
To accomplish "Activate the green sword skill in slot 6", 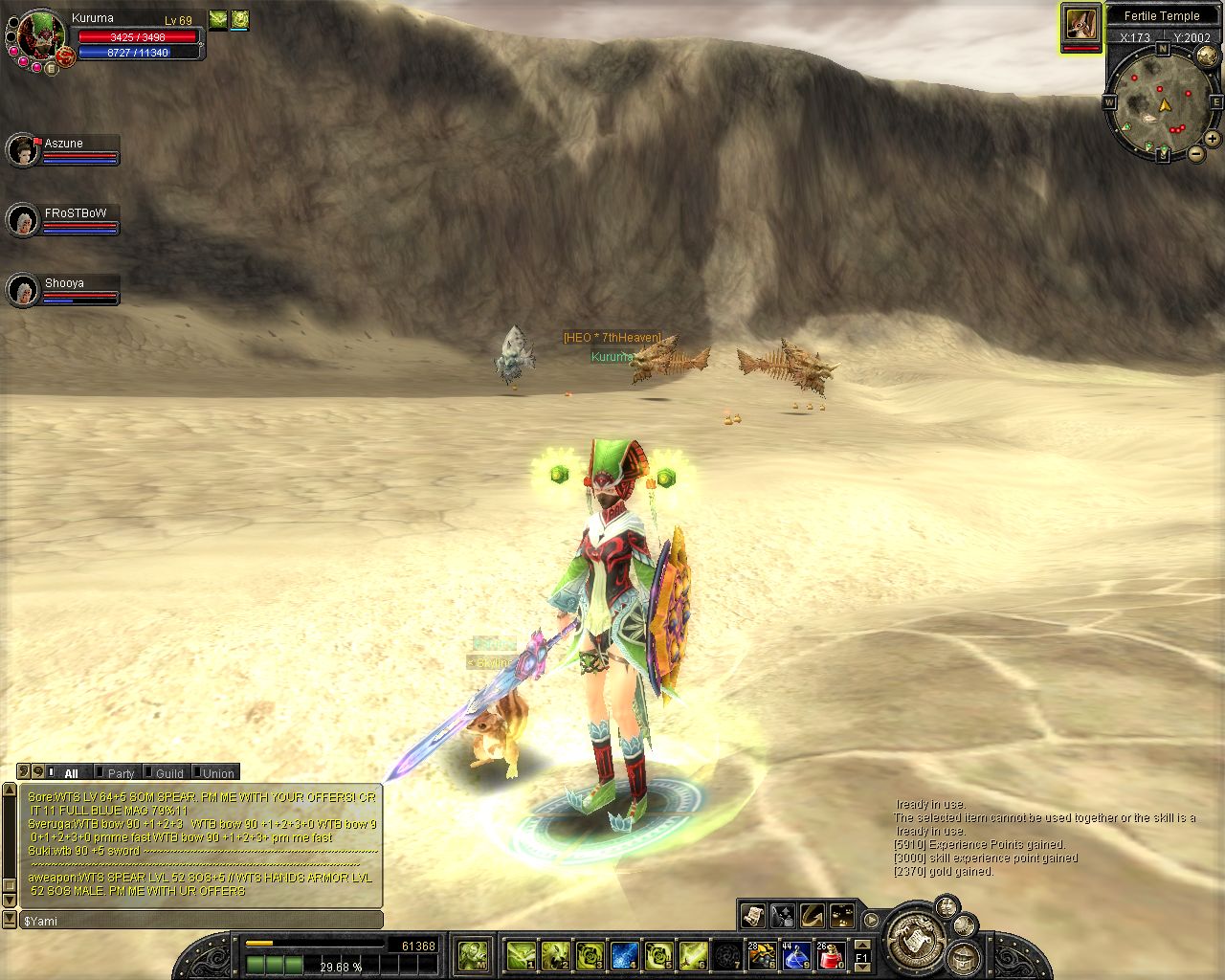I will tap(692, 955).
